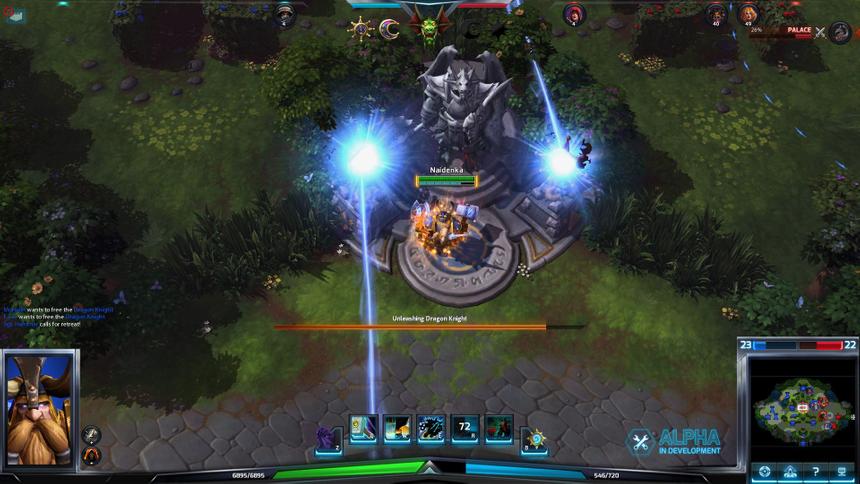Open the chat log messages
This screenshot has height=484, width=860.
57,317
